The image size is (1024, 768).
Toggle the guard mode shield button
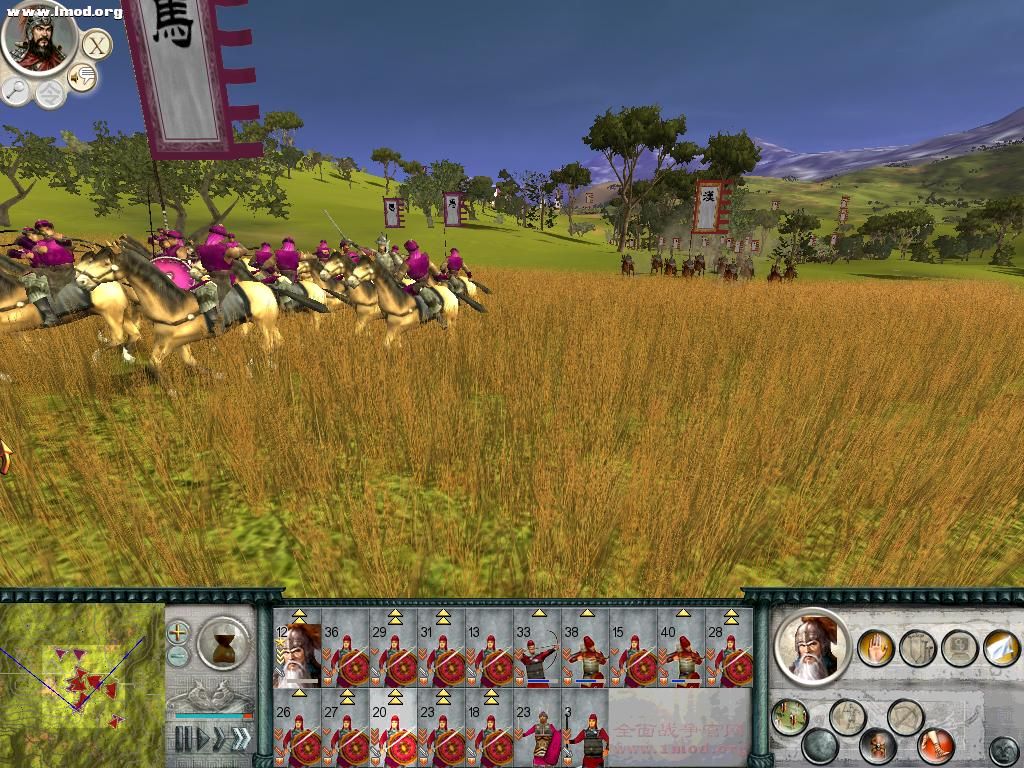917,648
